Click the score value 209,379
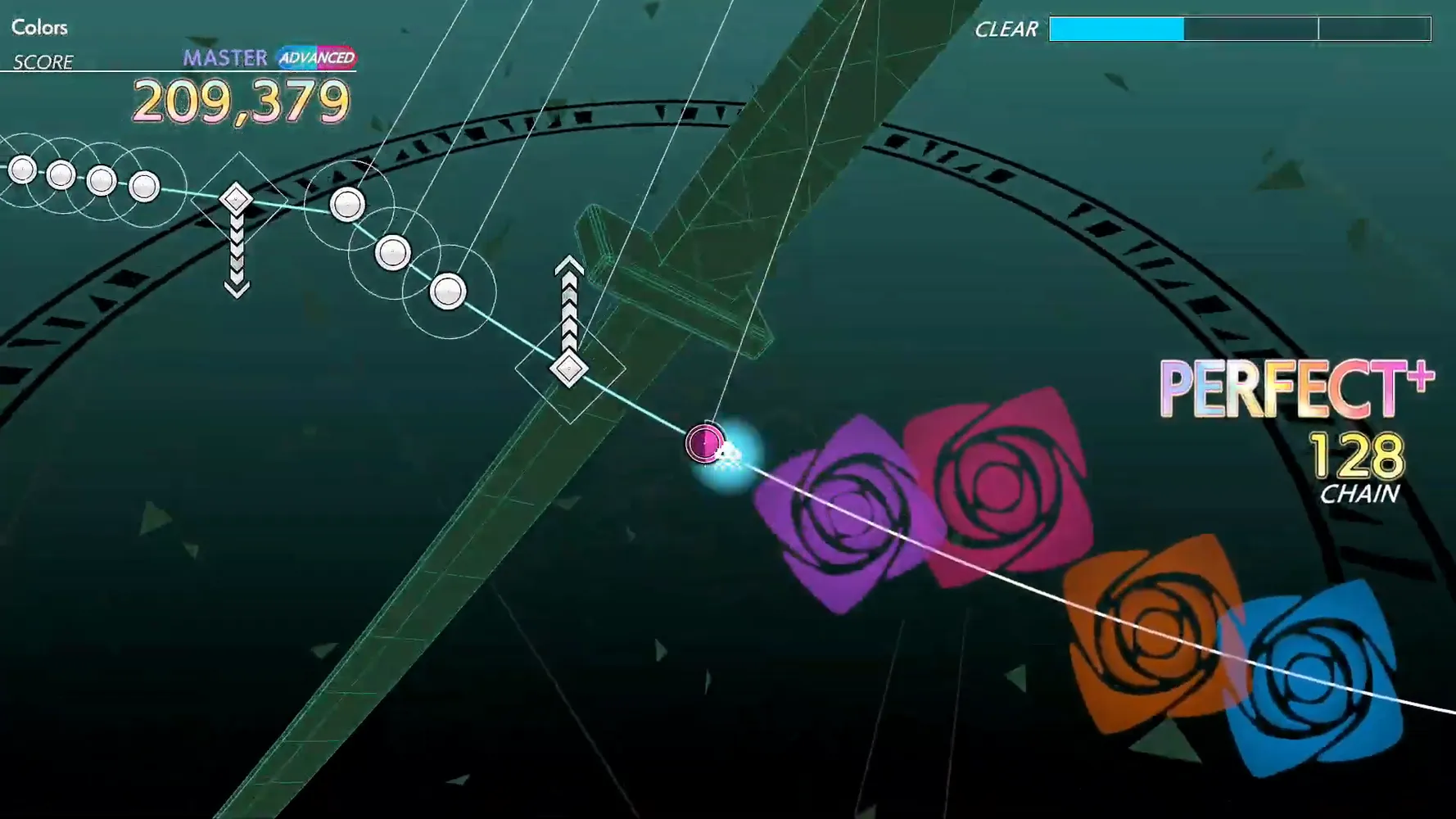Image resolution: width=1456 pixels, height=819 pixels. pos(243,100)
